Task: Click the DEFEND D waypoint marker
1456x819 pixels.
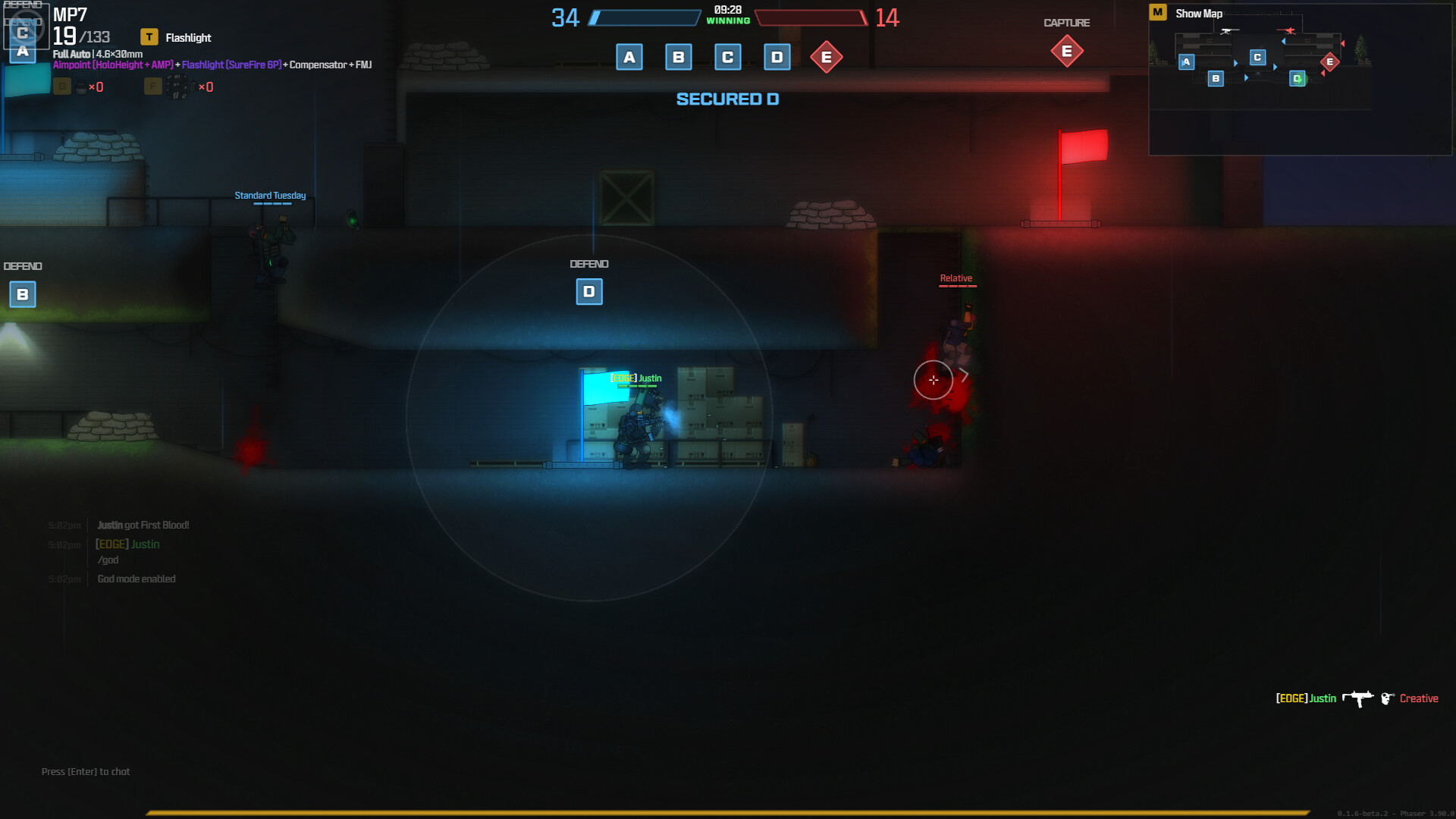Action: click(589, 292)
